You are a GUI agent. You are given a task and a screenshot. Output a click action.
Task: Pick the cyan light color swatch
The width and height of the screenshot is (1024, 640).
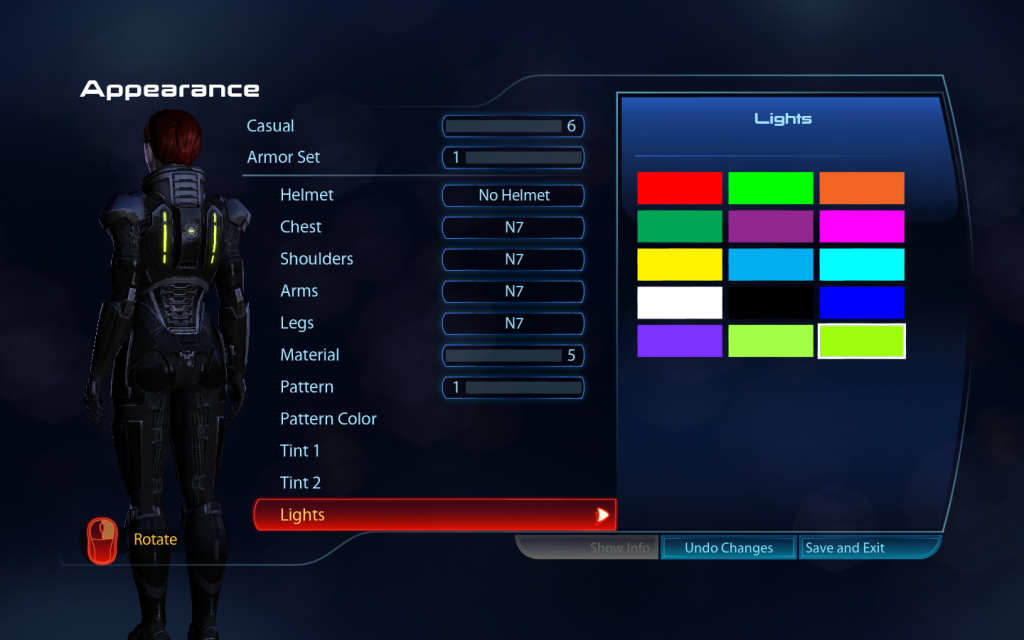[861, 264]
